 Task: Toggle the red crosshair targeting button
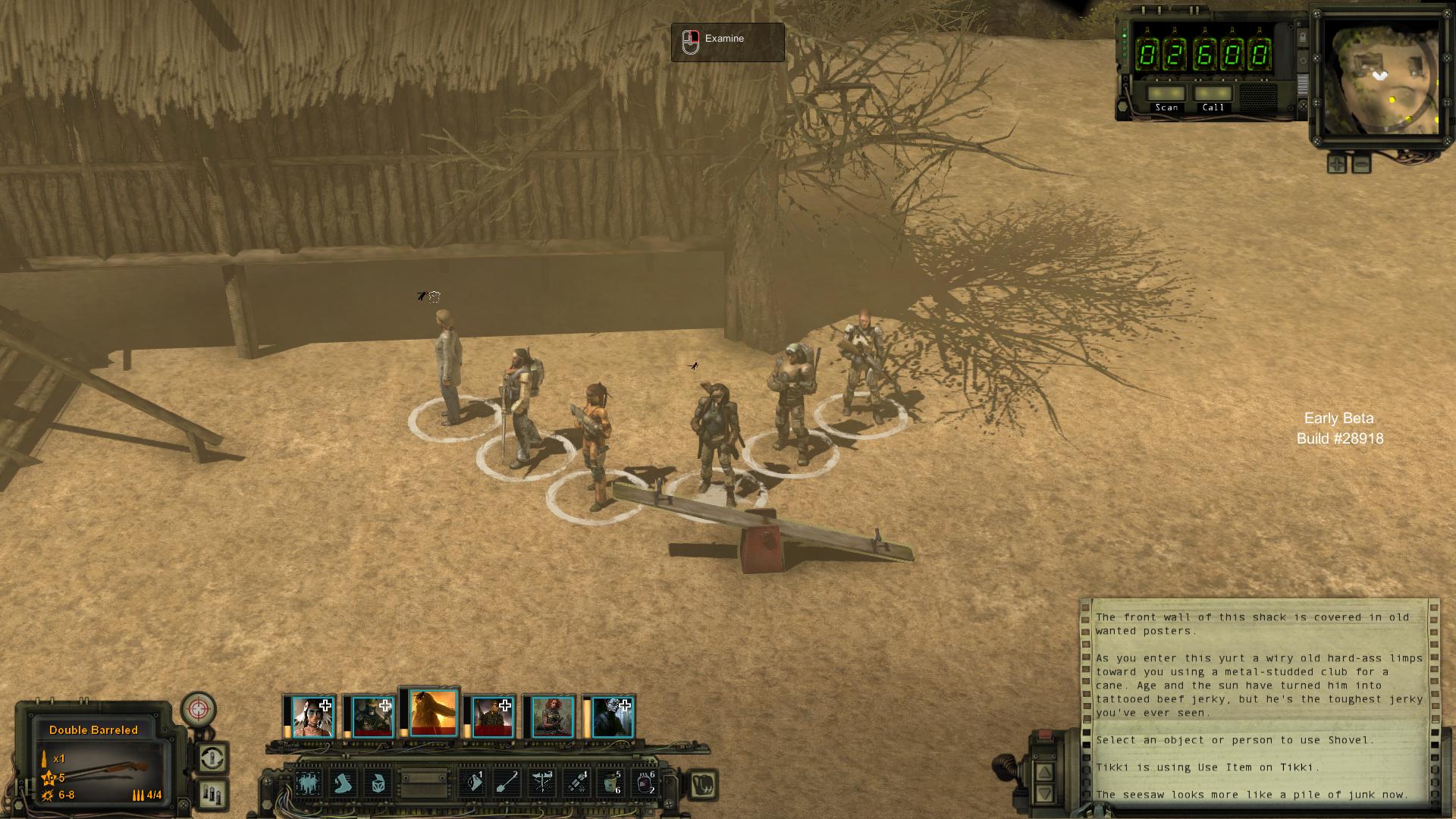click(x=199, y=710)
